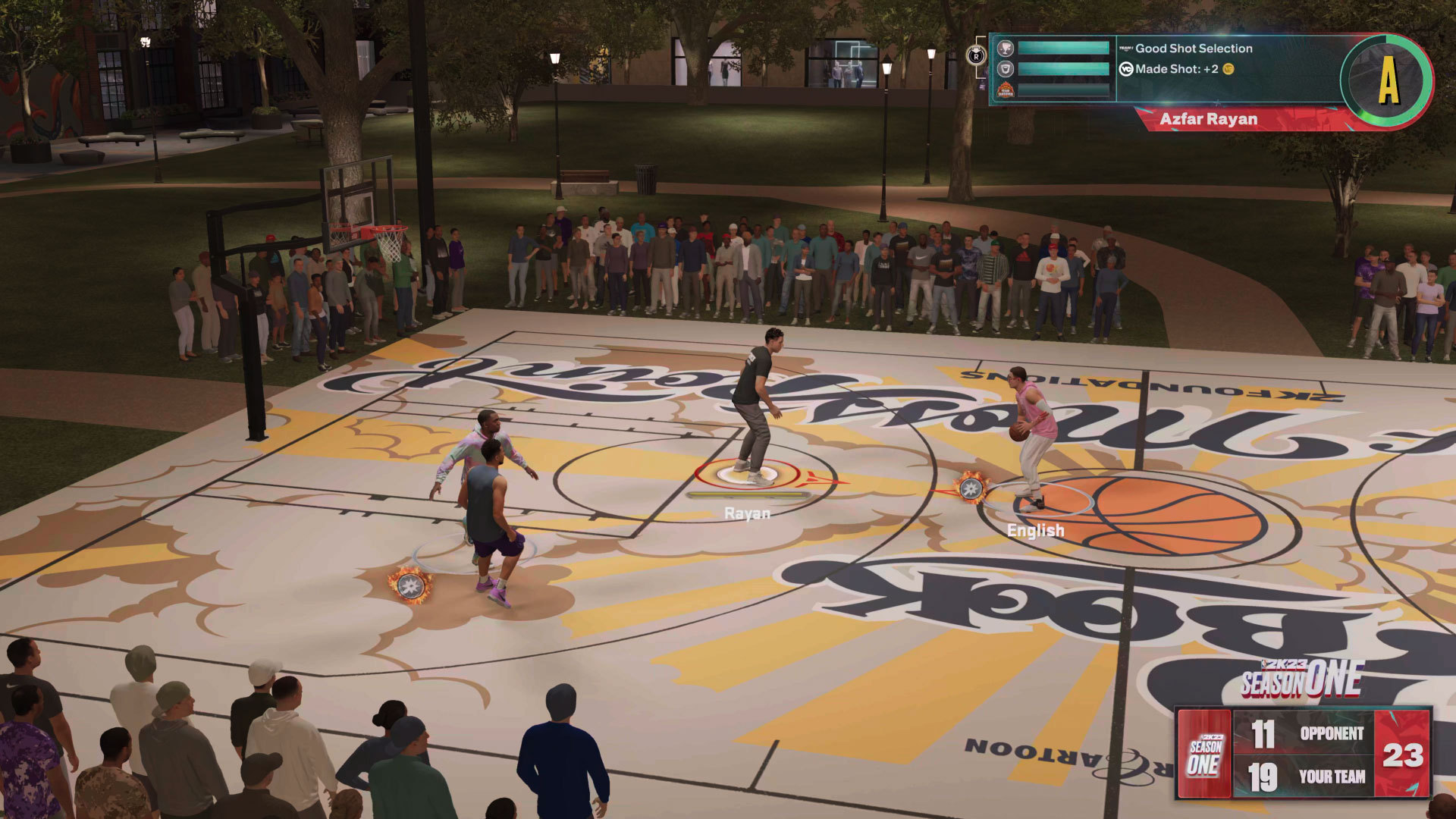The image size is (1456, 819).
Task: Select the Season One badge on the scoreboard
Action: (1204, 755)
